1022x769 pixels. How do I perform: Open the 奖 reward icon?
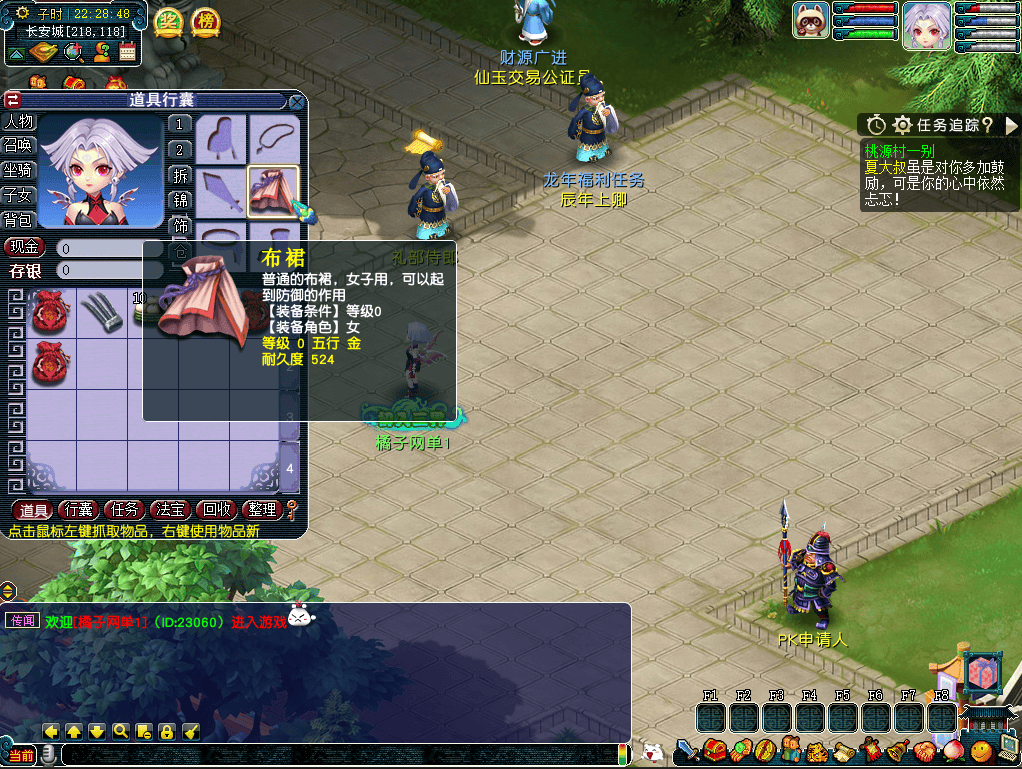click(168, 21)
